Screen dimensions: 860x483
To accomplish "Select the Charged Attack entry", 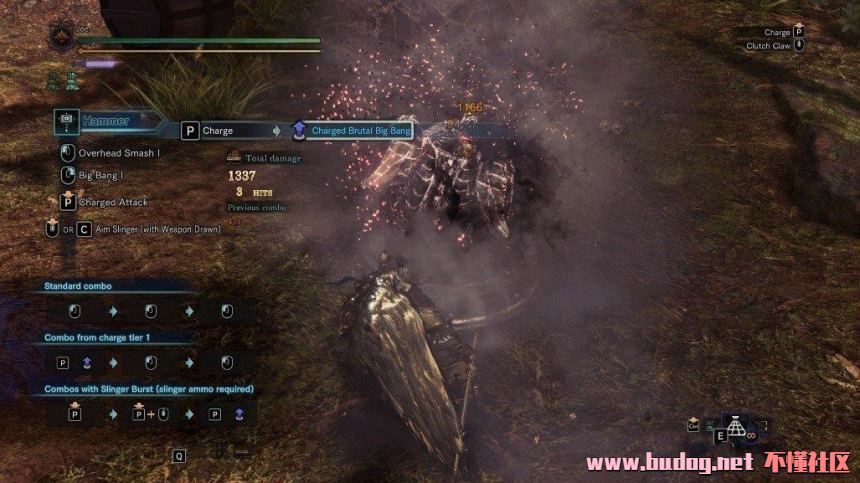I will point(112,202).
